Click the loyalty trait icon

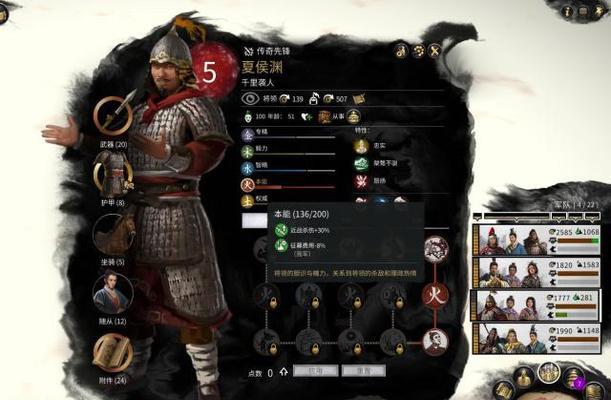(362, 145)
